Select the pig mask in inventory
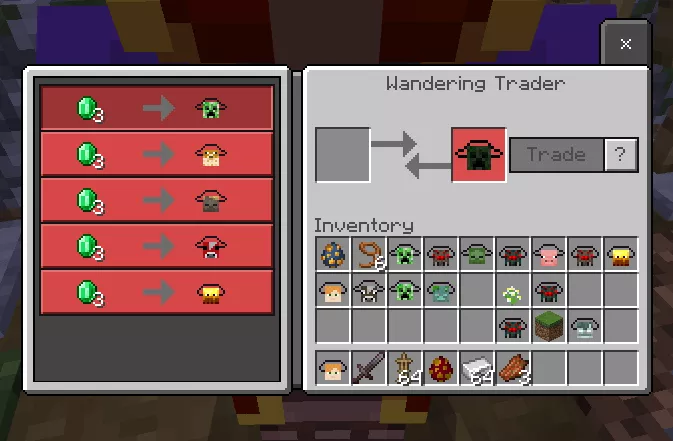This screenshot has width=673, height=441. pos(549,255)
